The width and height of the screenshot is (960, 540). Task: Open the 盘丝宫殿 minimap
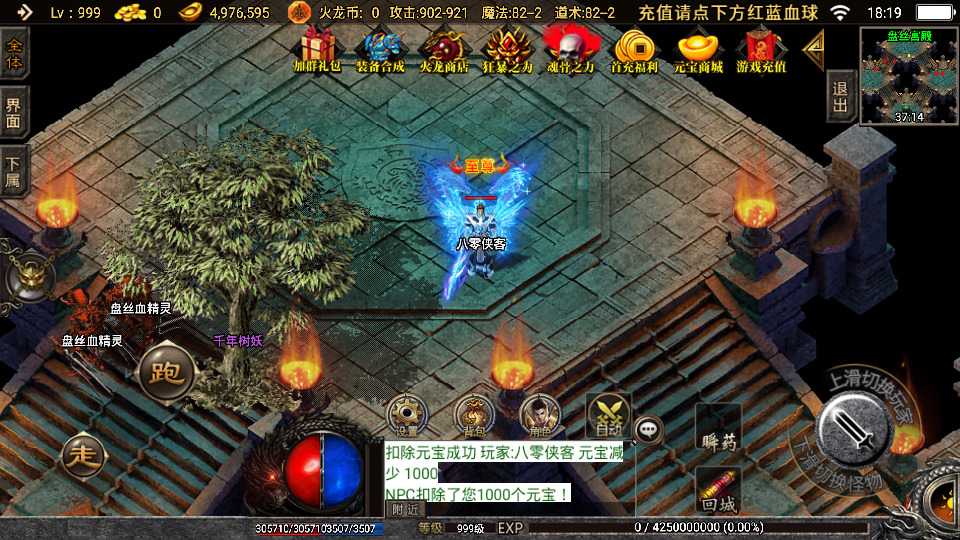pyautogui.click(x=908, y=76)
